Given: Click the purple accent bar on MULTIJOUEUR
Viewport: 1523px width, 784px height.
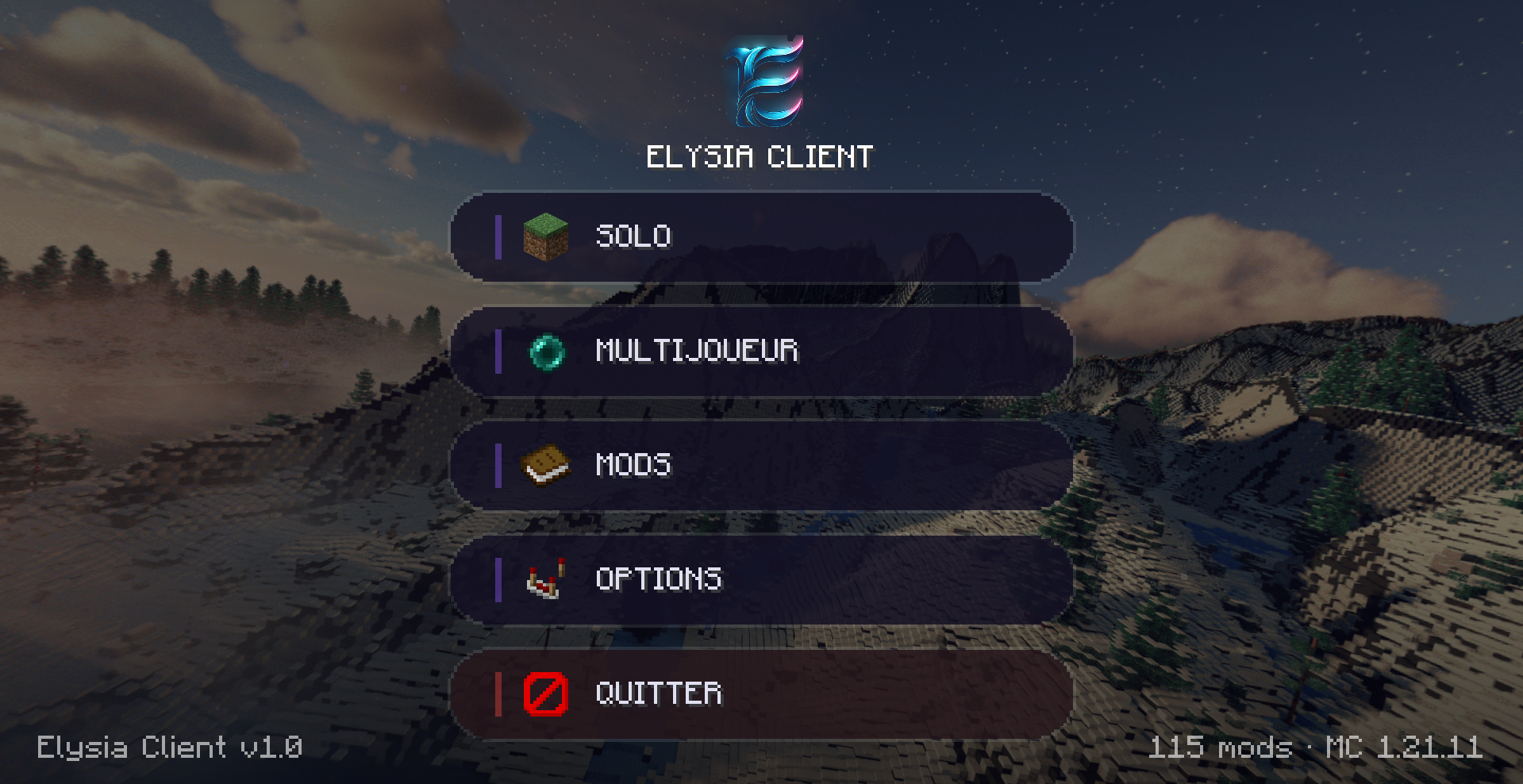Looking at the screenshot, I should (x=499, y=352).
